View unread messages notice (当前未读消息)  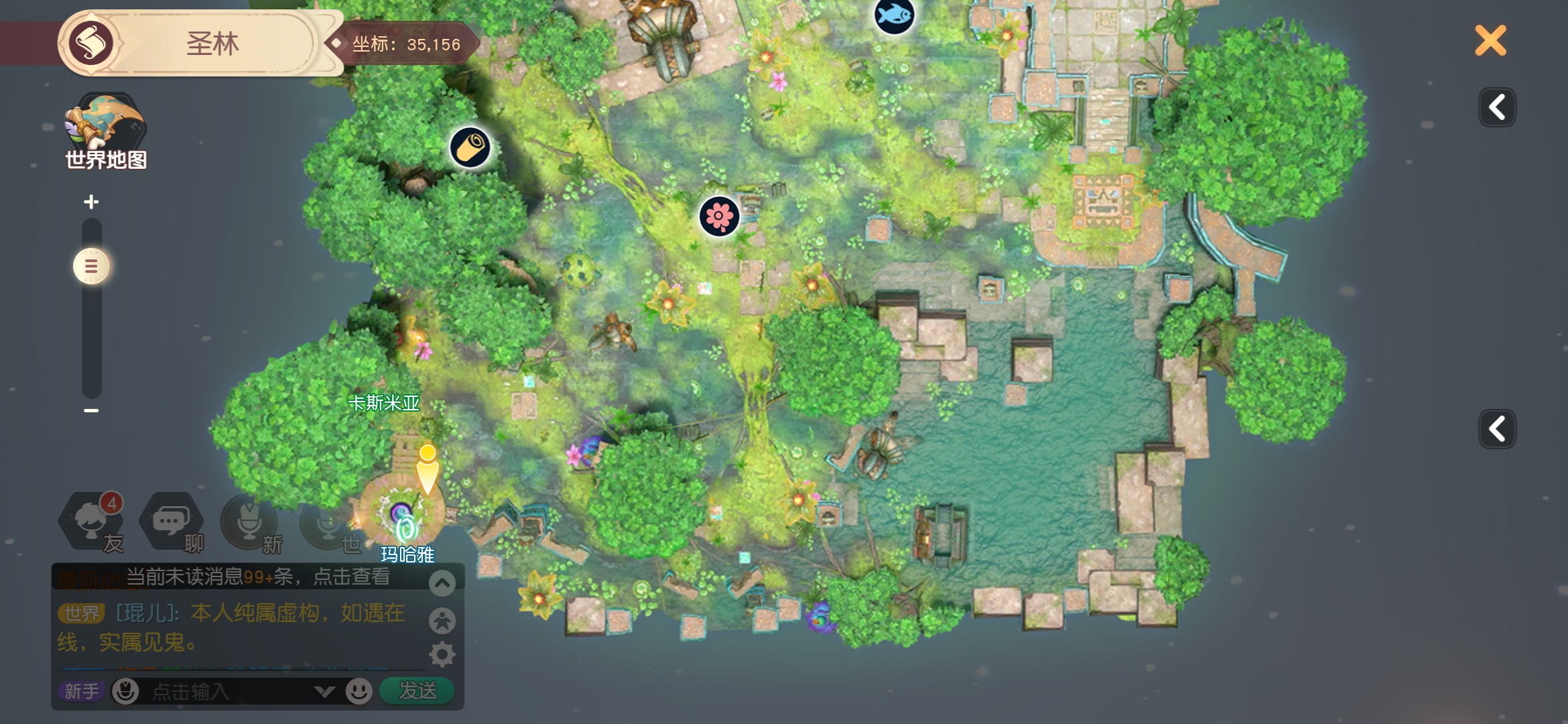coord(258,577)
